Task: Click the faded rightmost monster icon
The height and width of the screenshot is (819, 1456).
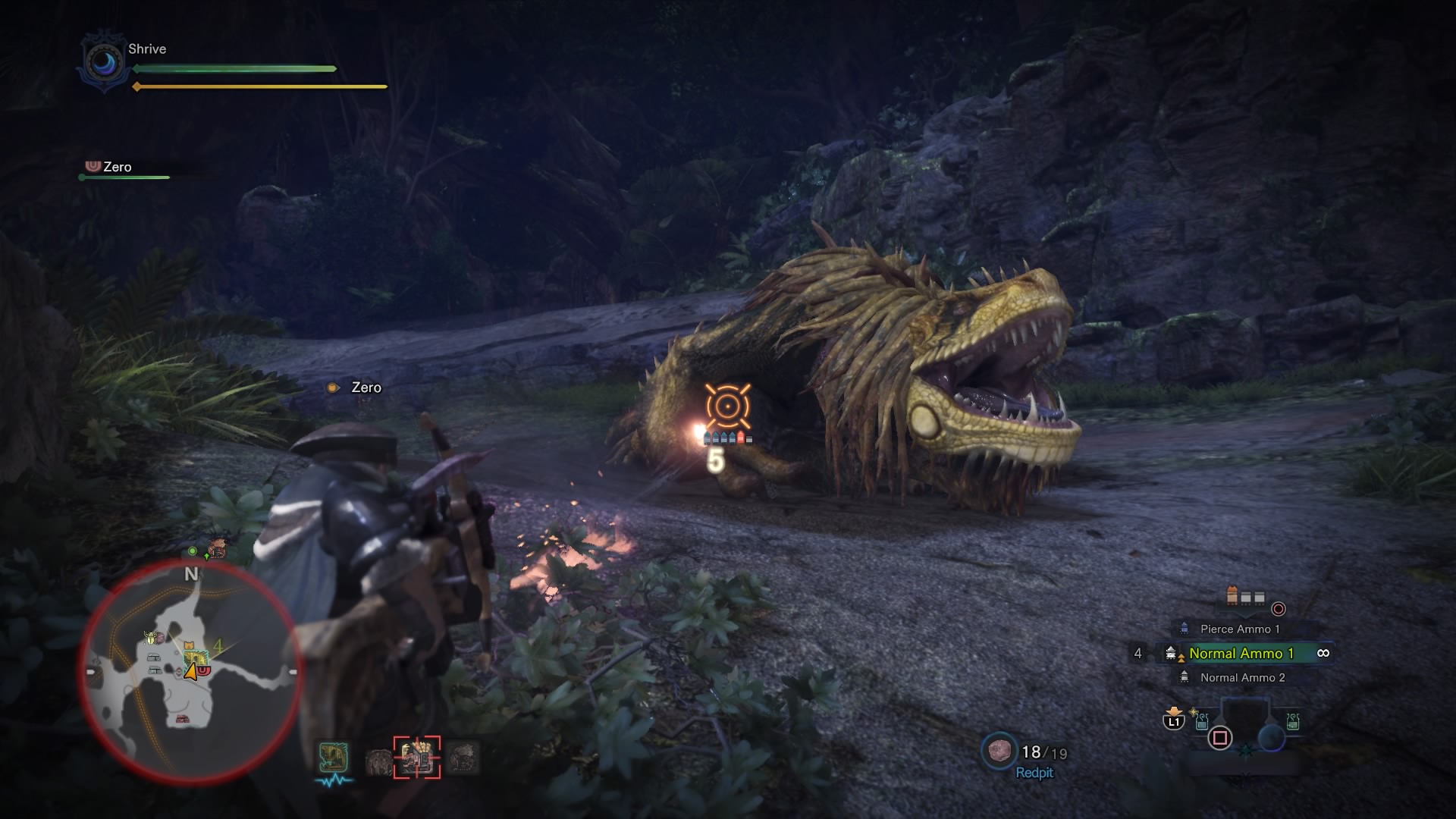Action: [463, 758]
